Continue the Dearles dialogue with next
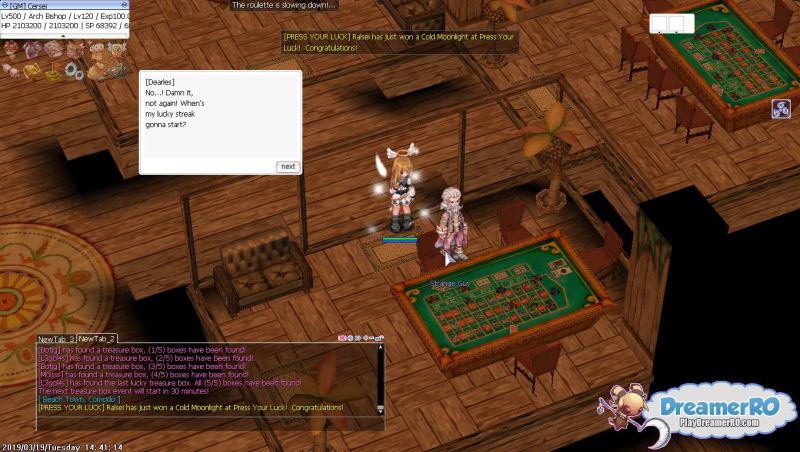800x452 pixels. 288,166
